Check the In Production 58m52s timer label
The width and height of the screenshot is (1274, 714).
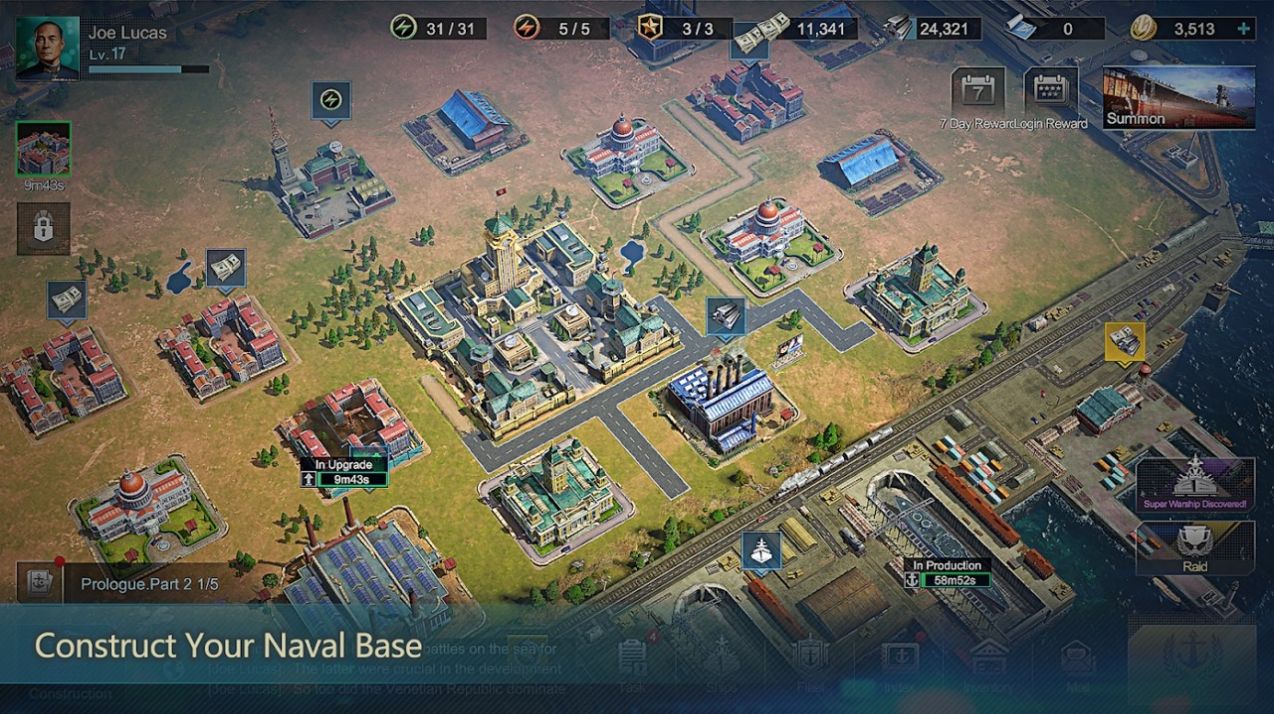point(947,572)
